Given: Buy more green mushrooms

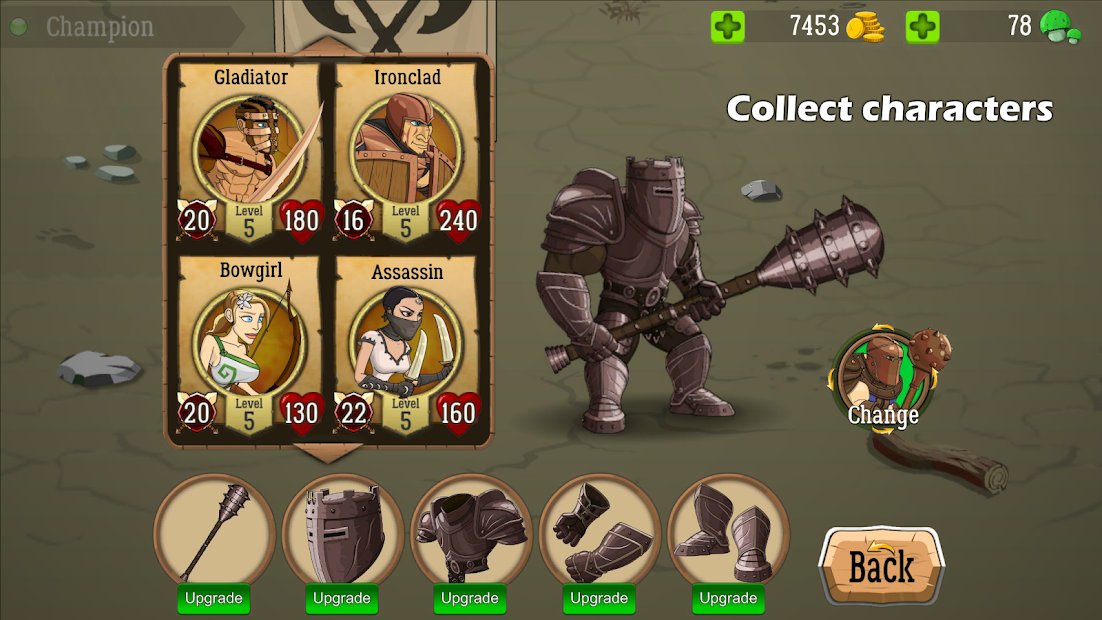Looking at the screenshot, I should point(922,27).
